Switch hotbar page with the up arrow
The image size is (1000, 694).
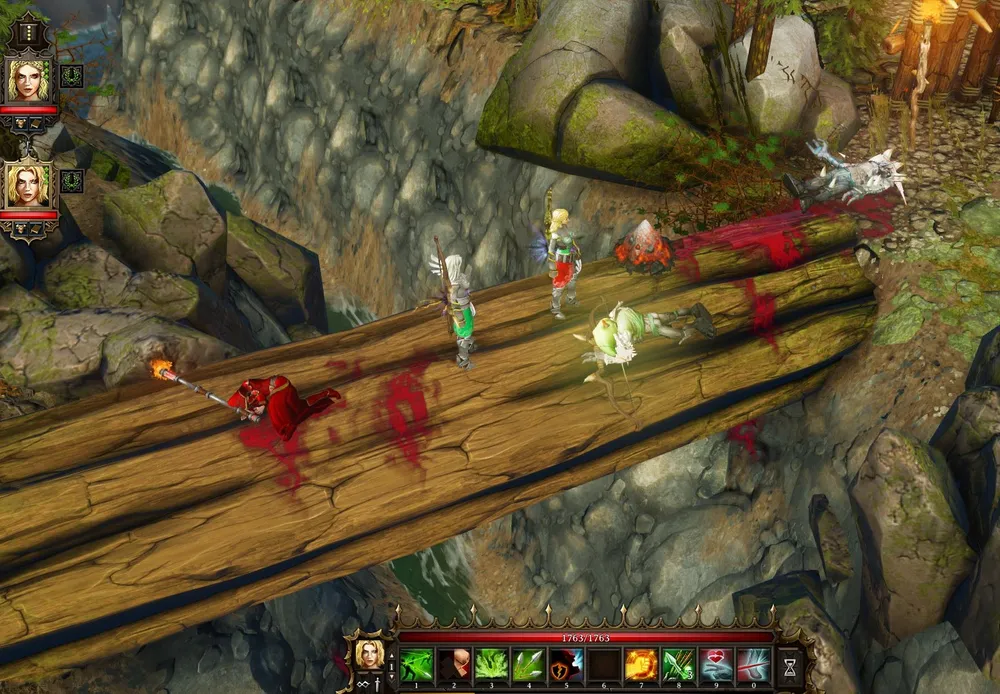[391, 655]
